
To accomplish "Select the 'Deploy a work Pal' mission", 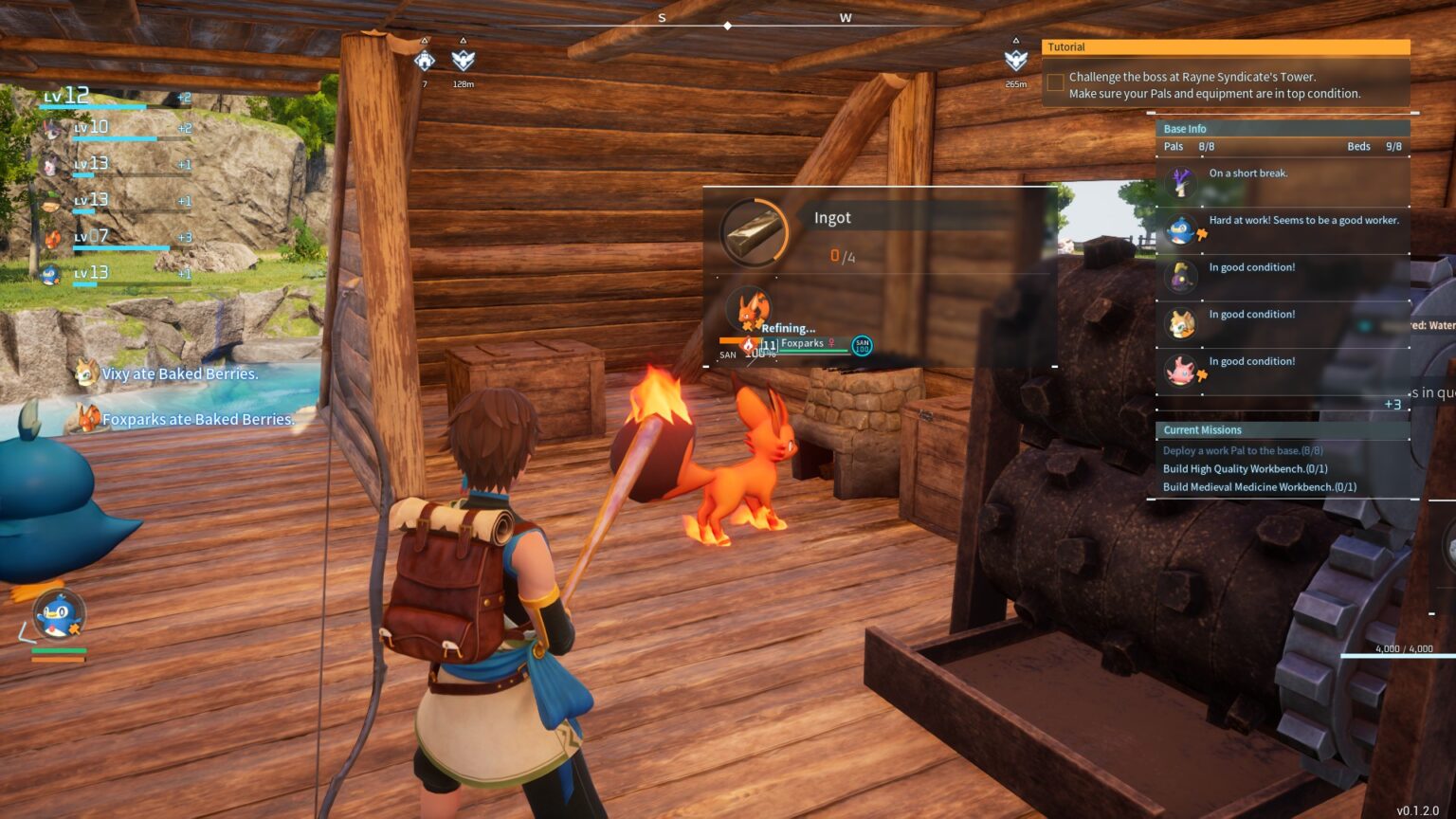I will point(1242,451).
